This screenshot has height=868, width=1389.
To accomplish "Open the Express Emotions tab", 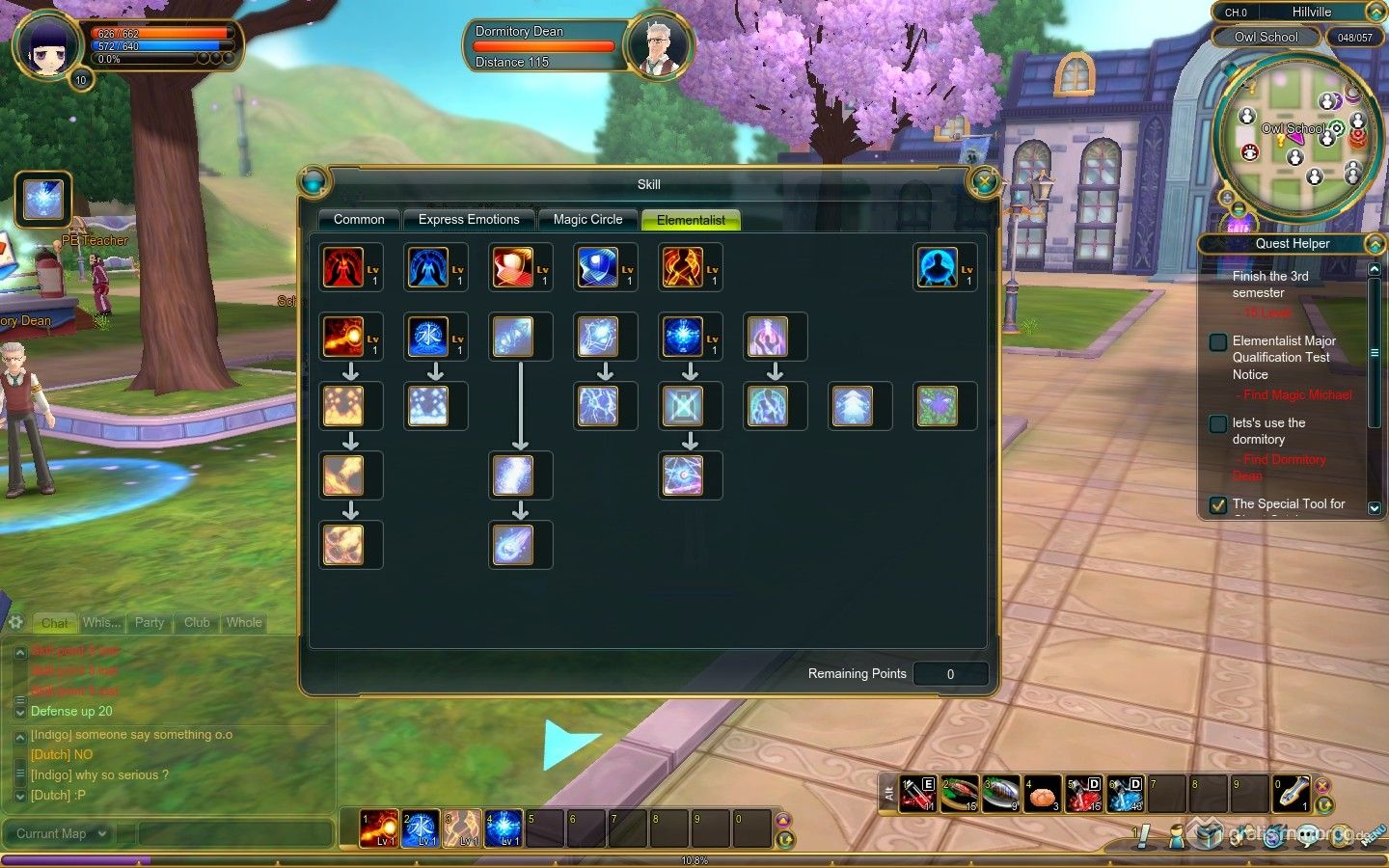I will point(469,220).
